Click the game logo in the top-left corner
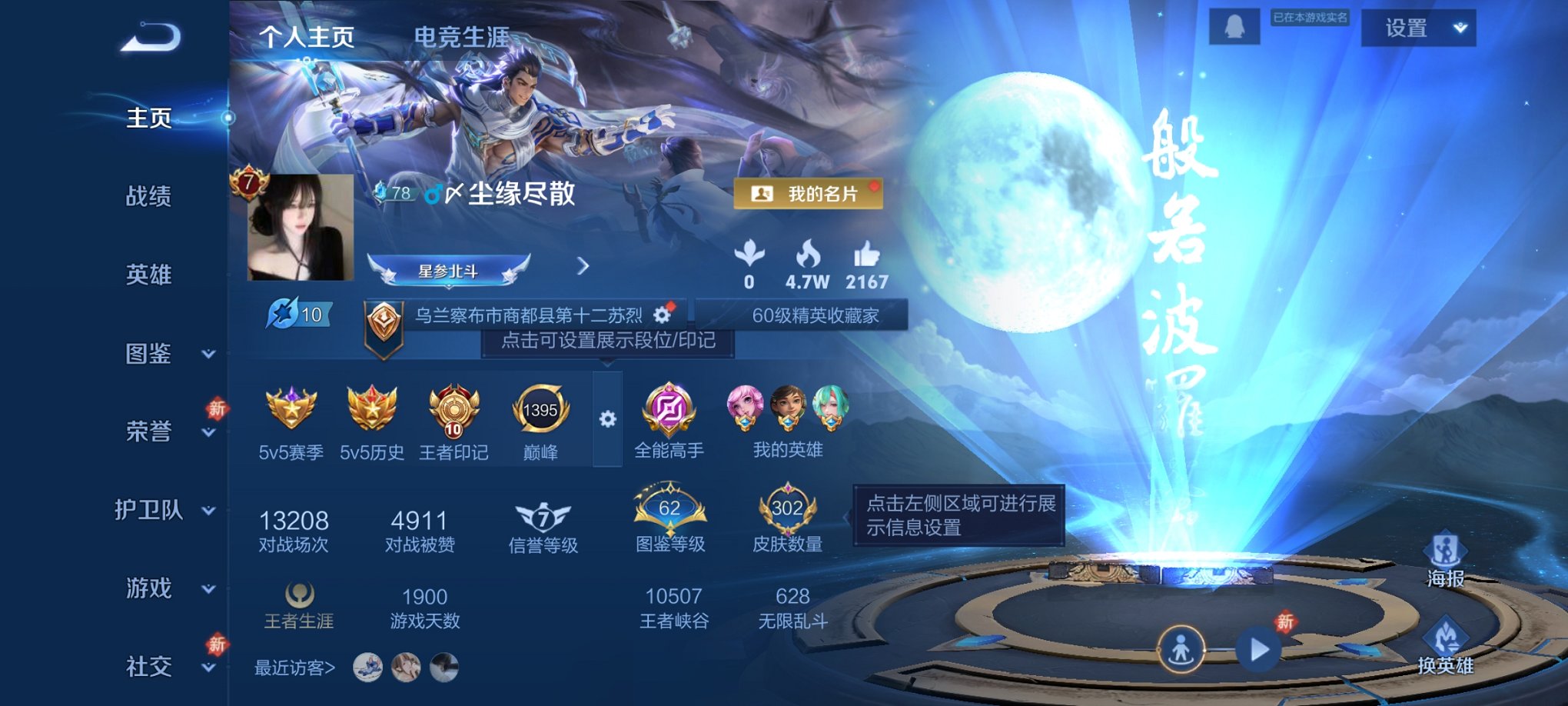 click(x=148, y=35)
